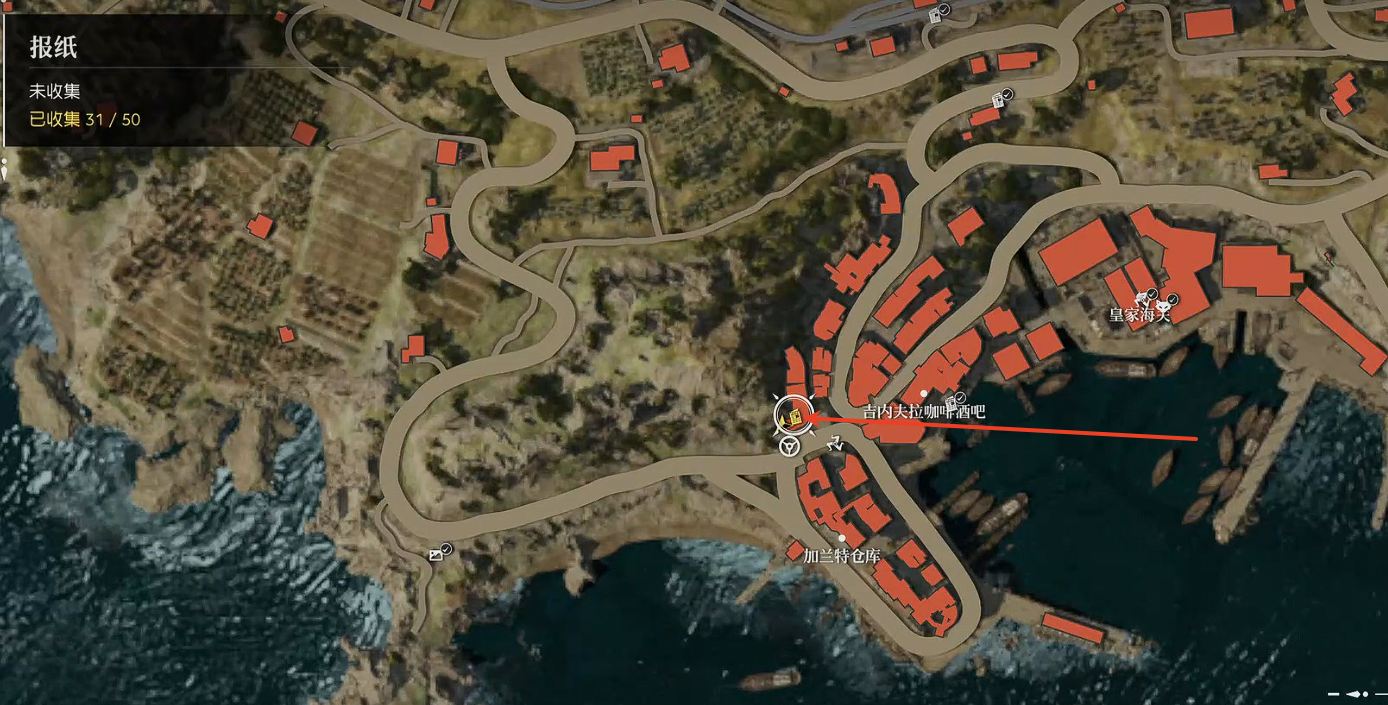
Task: Click the 加兰特仓库 location label
Action: [842, 556]
